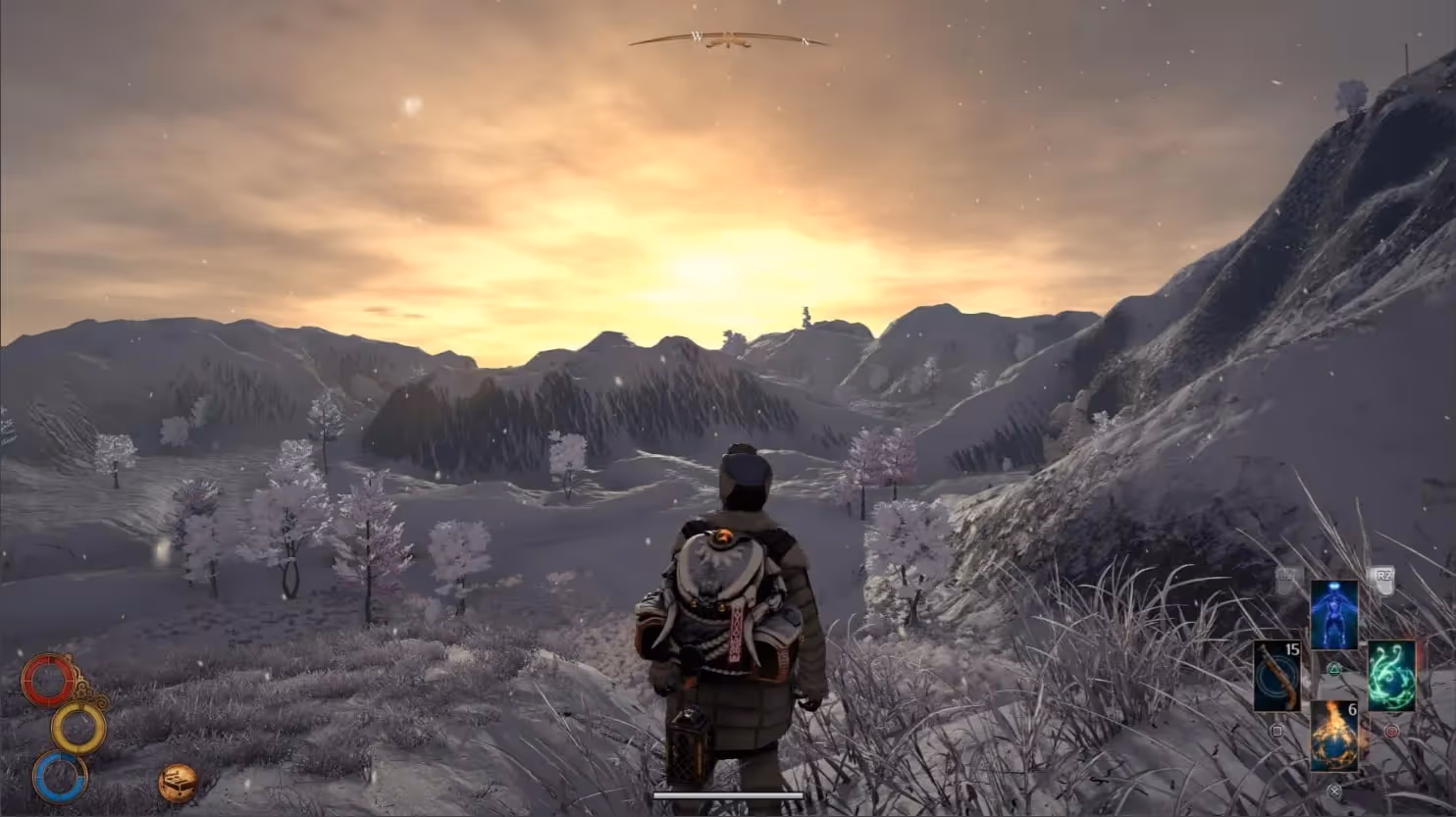This screenshot has width=1456, height=817.
Task: Activate the blue glowing body skill
Action: (x=1334, y=614)
